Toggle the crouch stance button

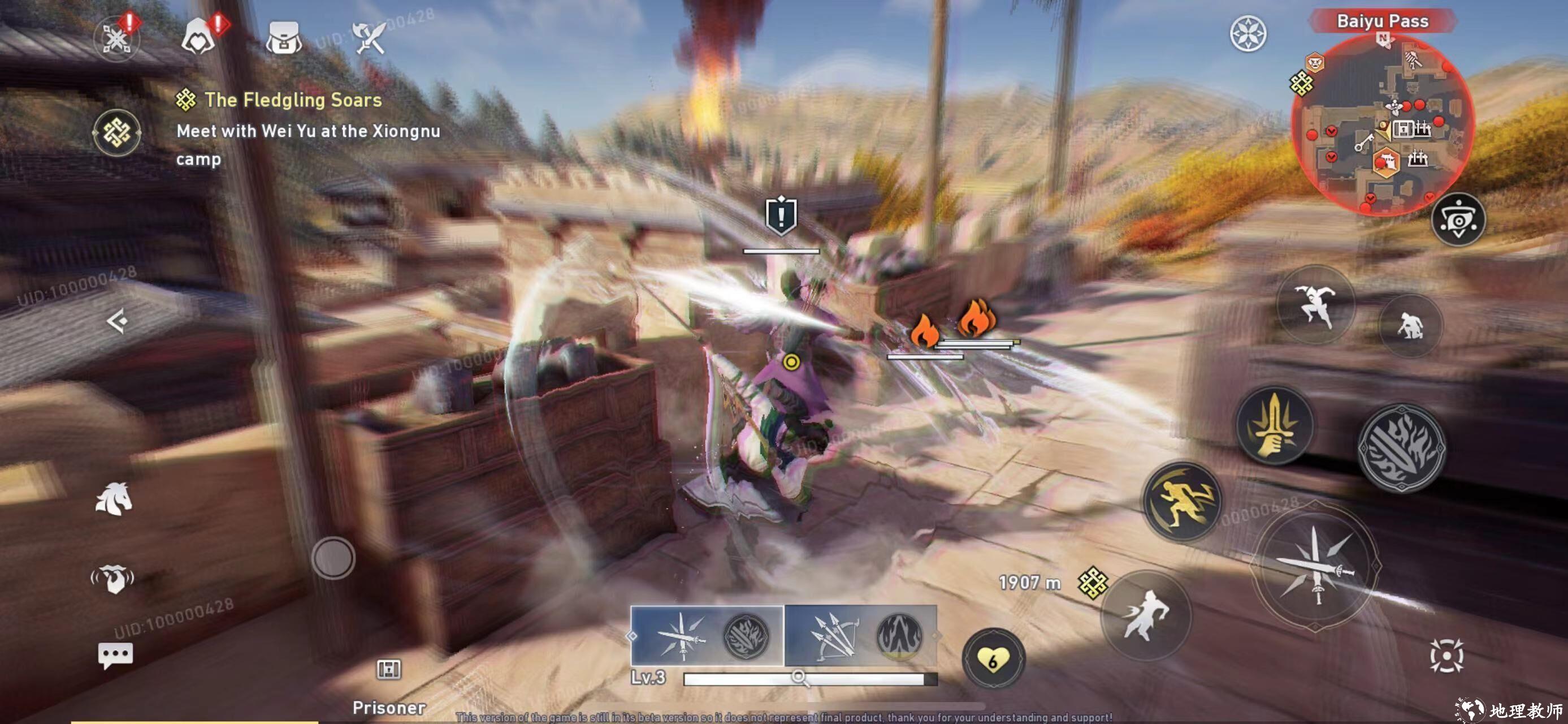(x=1410, y=326)
